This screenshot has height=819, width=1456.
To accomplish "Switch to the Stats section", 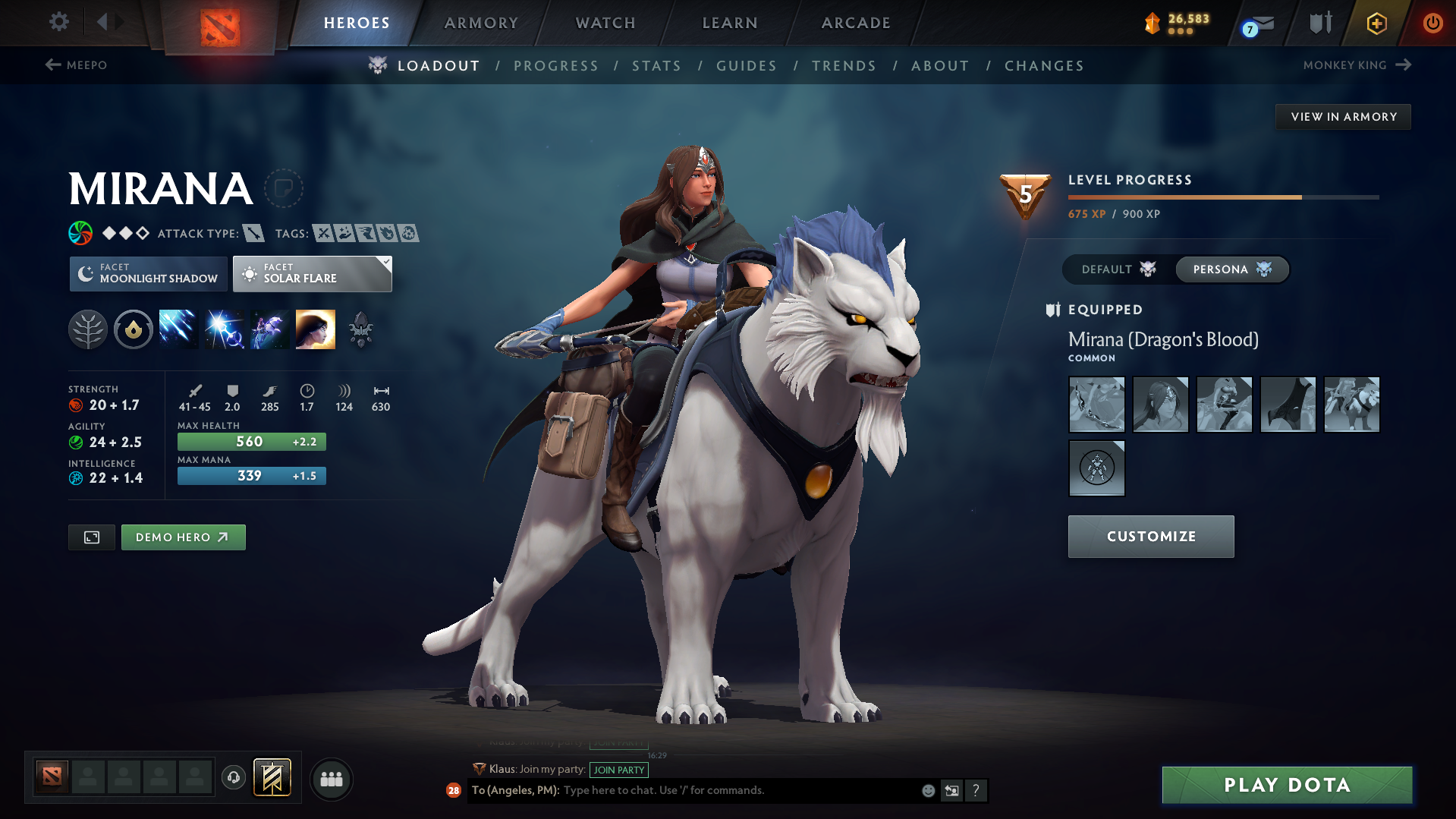I will click(x=656, y=66).
